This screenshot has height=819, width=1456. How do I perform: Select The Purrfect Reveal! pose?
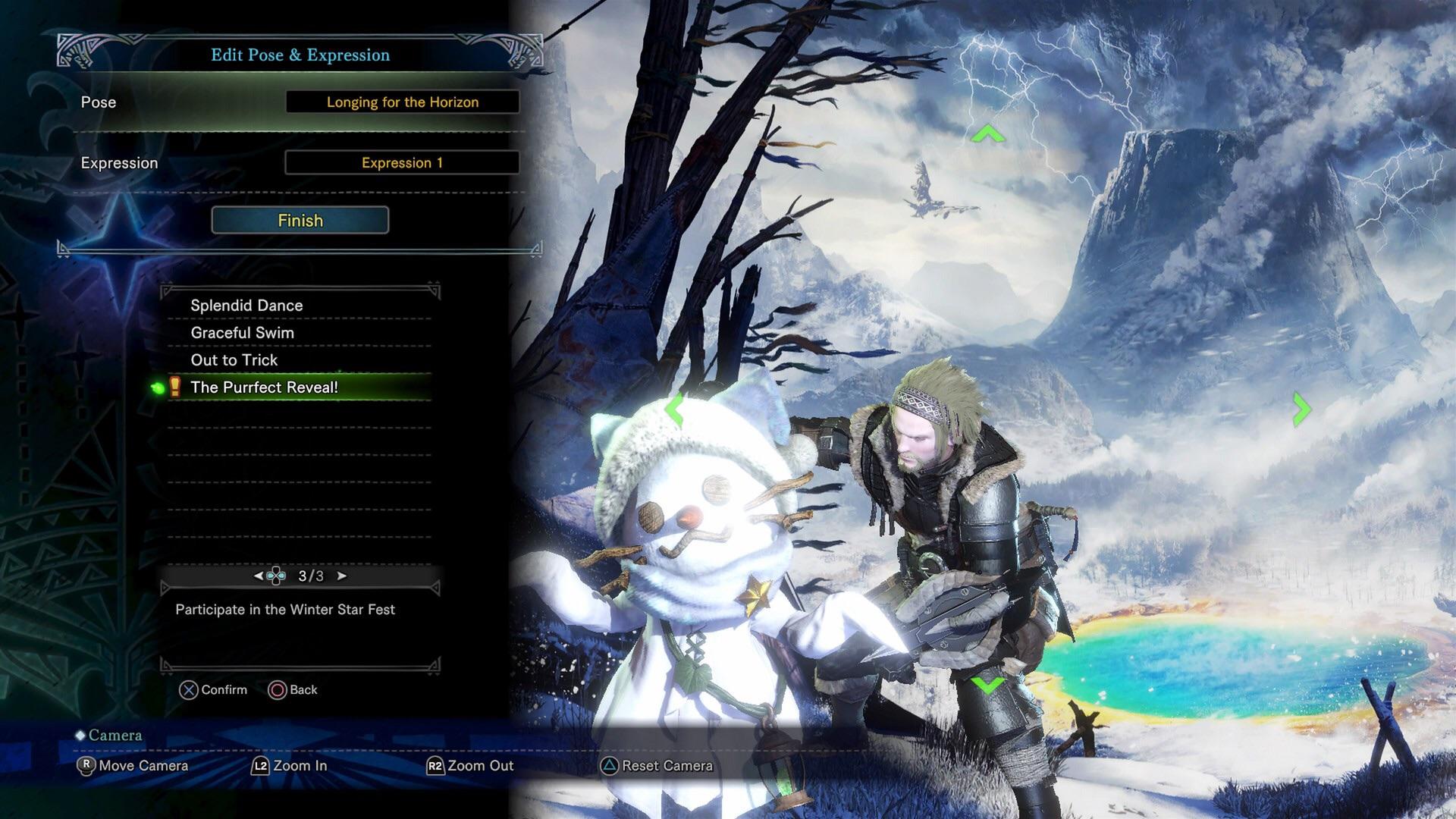265,388
